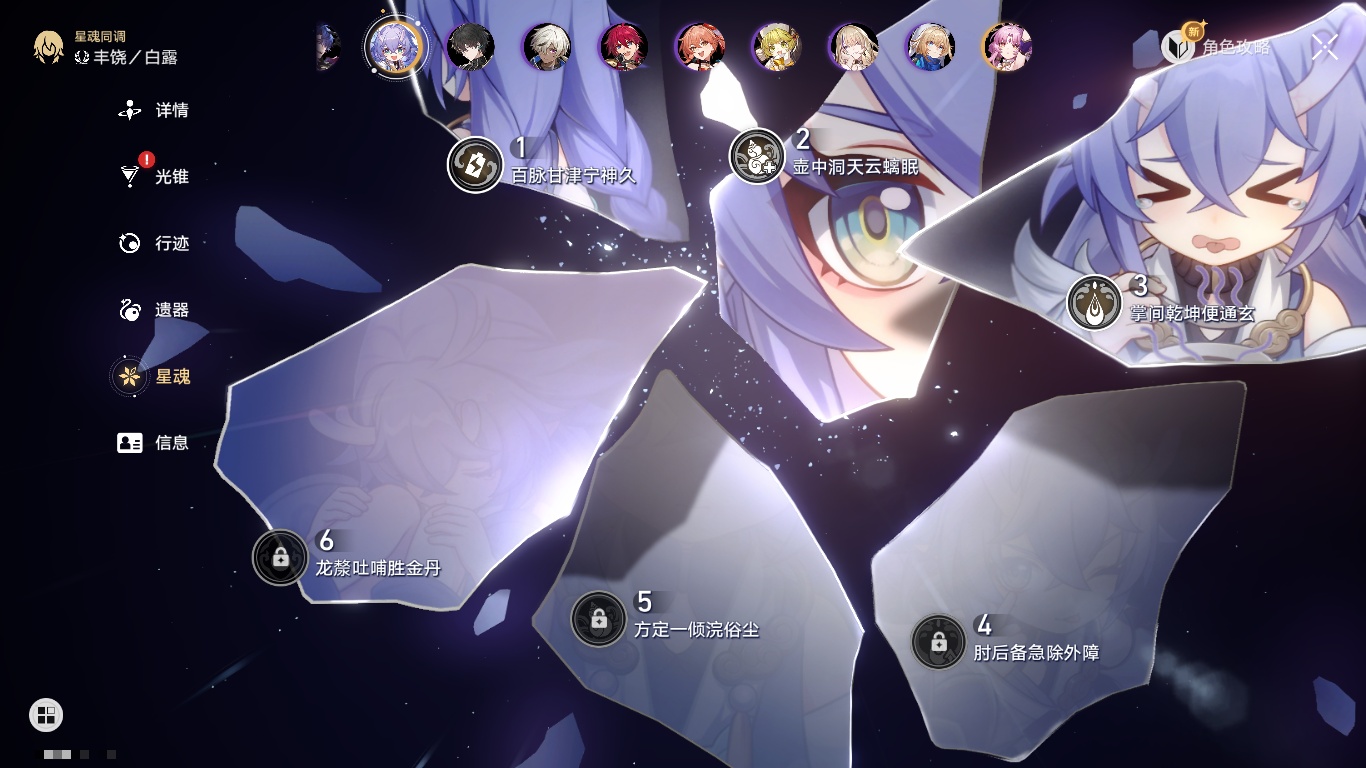The width and height of the screenshot is (1366, 768).
Task: Open the 遗器 relics menu
Action: [155, 310]
